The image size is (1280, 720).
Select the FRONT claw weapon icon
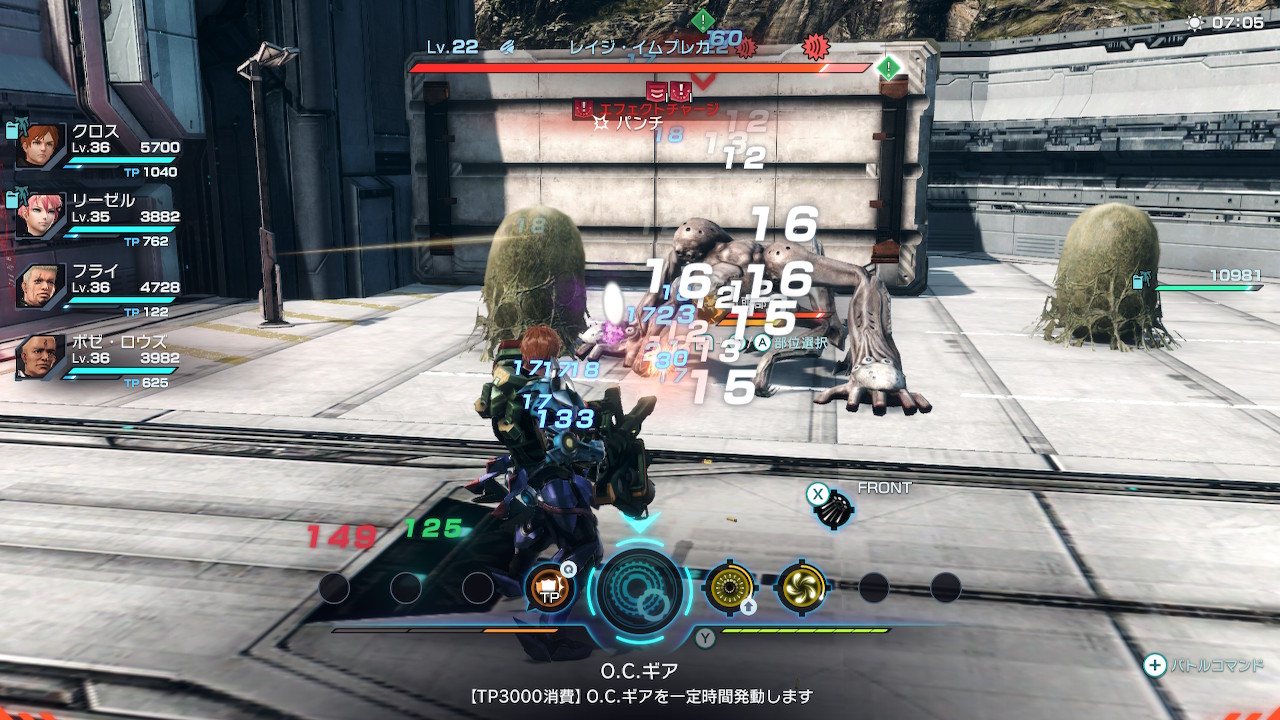pyautogui.click(x=832, y=510)
